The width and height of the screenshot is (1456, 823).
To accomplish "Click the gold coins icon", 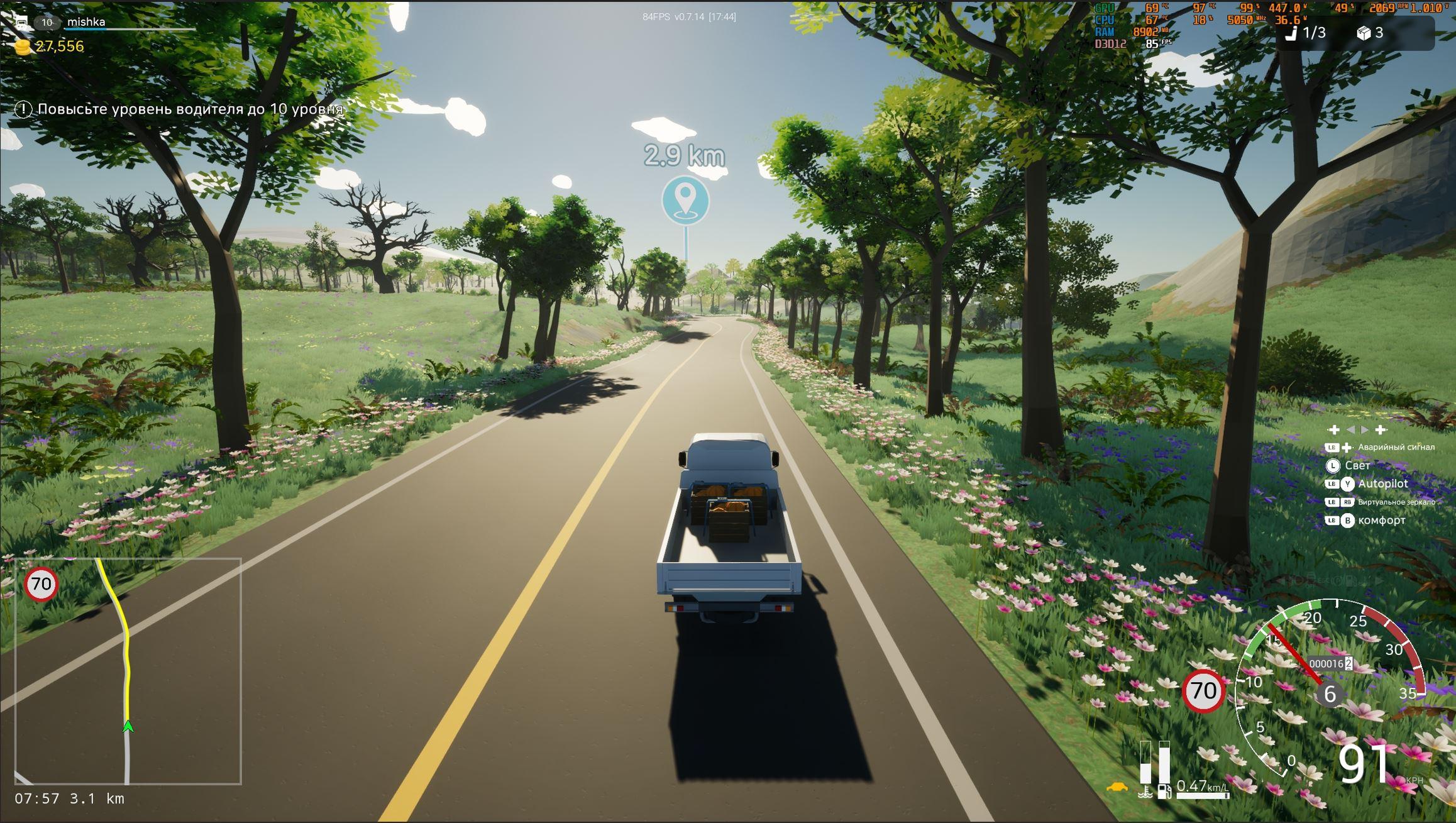I will (x=23, y=47).
